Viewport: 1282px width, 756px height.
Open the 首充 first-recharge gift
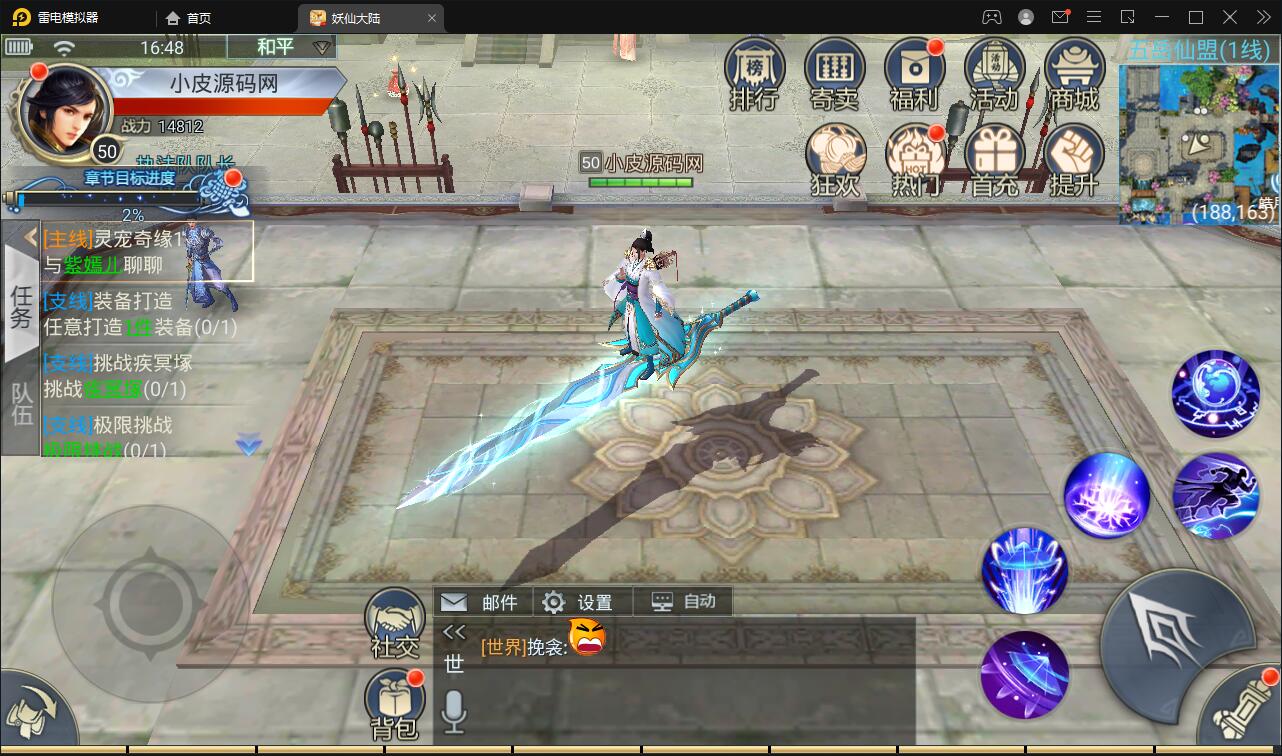pyautogui.click(x=994, y=152)
